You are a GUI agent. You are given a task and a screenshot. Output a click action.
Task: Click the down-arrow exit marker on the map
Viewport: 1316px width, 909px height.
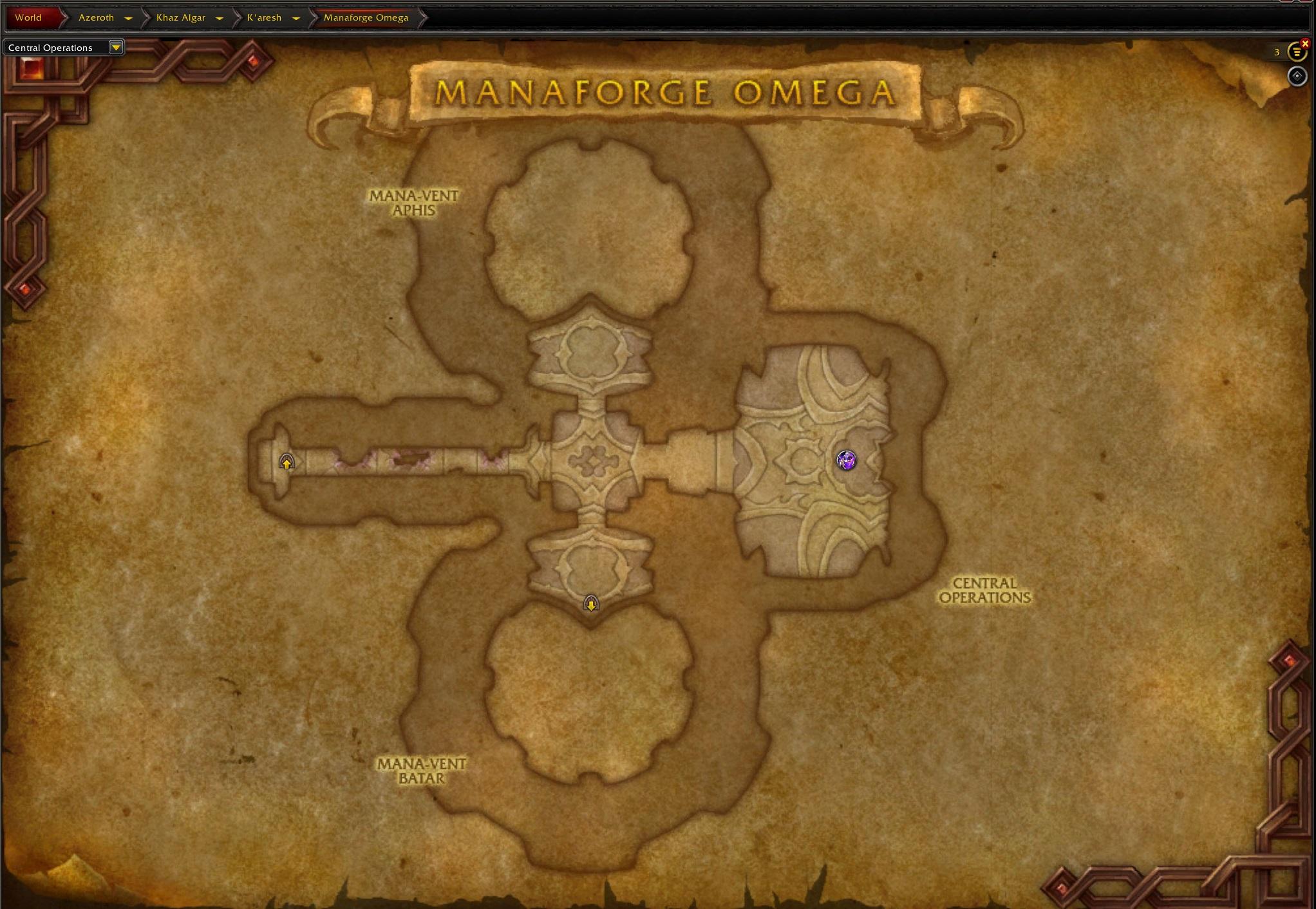(x=591, y=604)
